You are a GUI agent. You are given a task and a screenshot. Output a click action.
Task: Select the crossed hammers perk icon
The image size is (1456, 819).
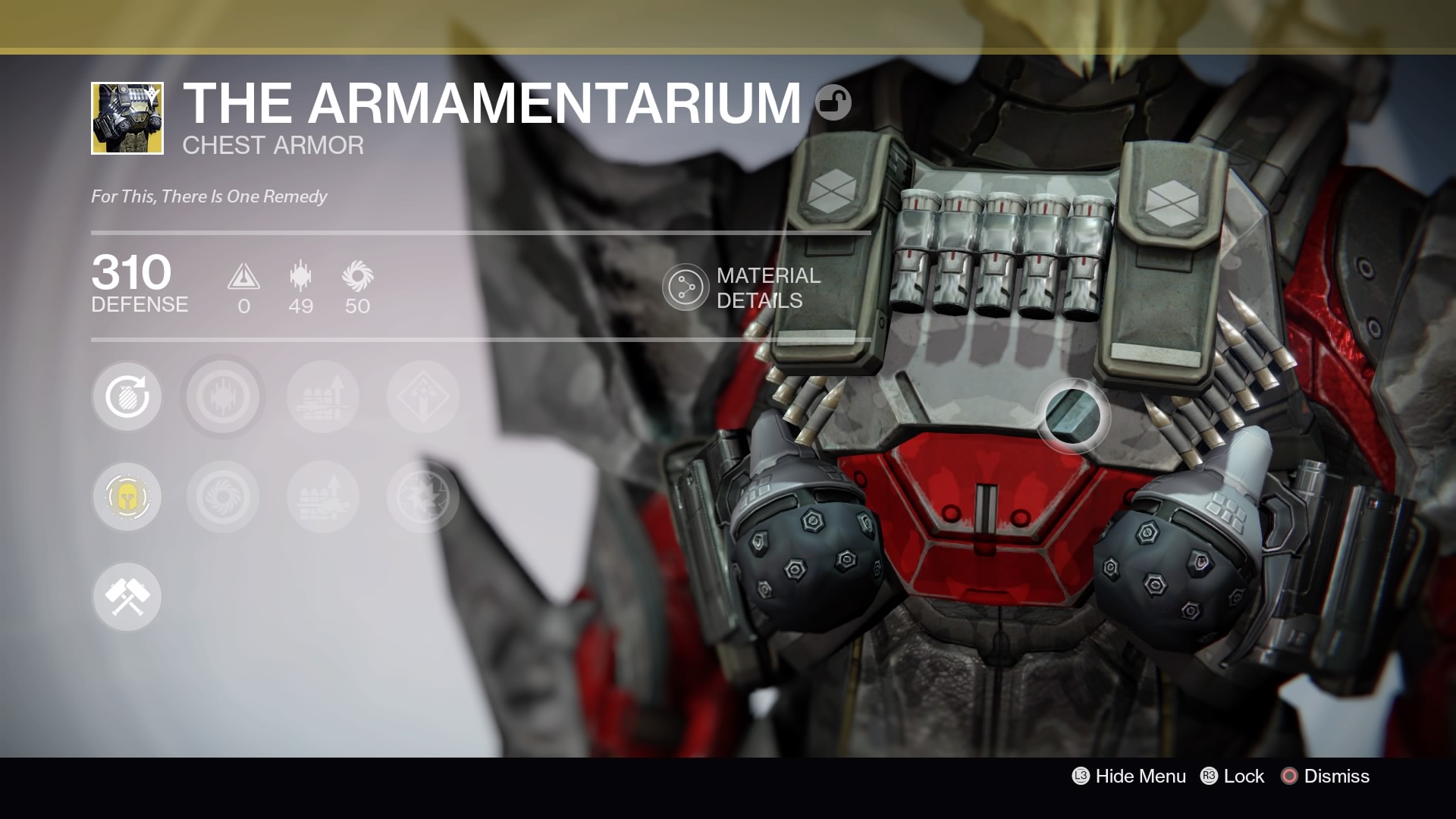pos(127,597)
